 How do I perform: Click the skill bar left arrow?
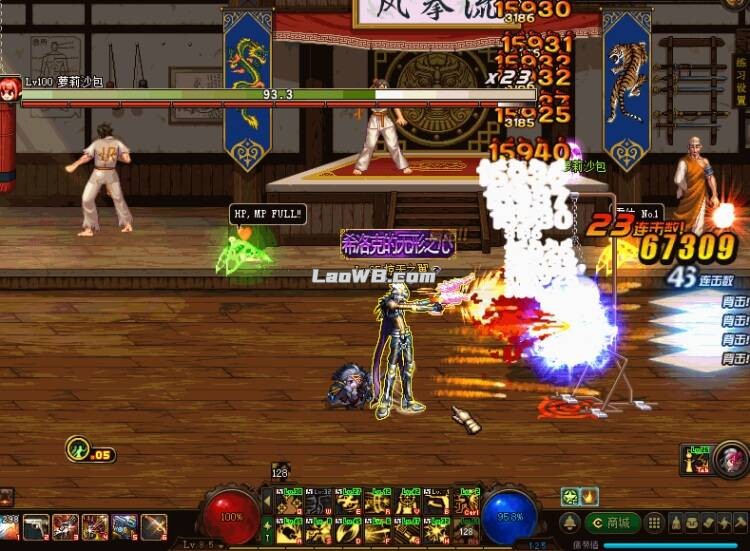[266, 503]
